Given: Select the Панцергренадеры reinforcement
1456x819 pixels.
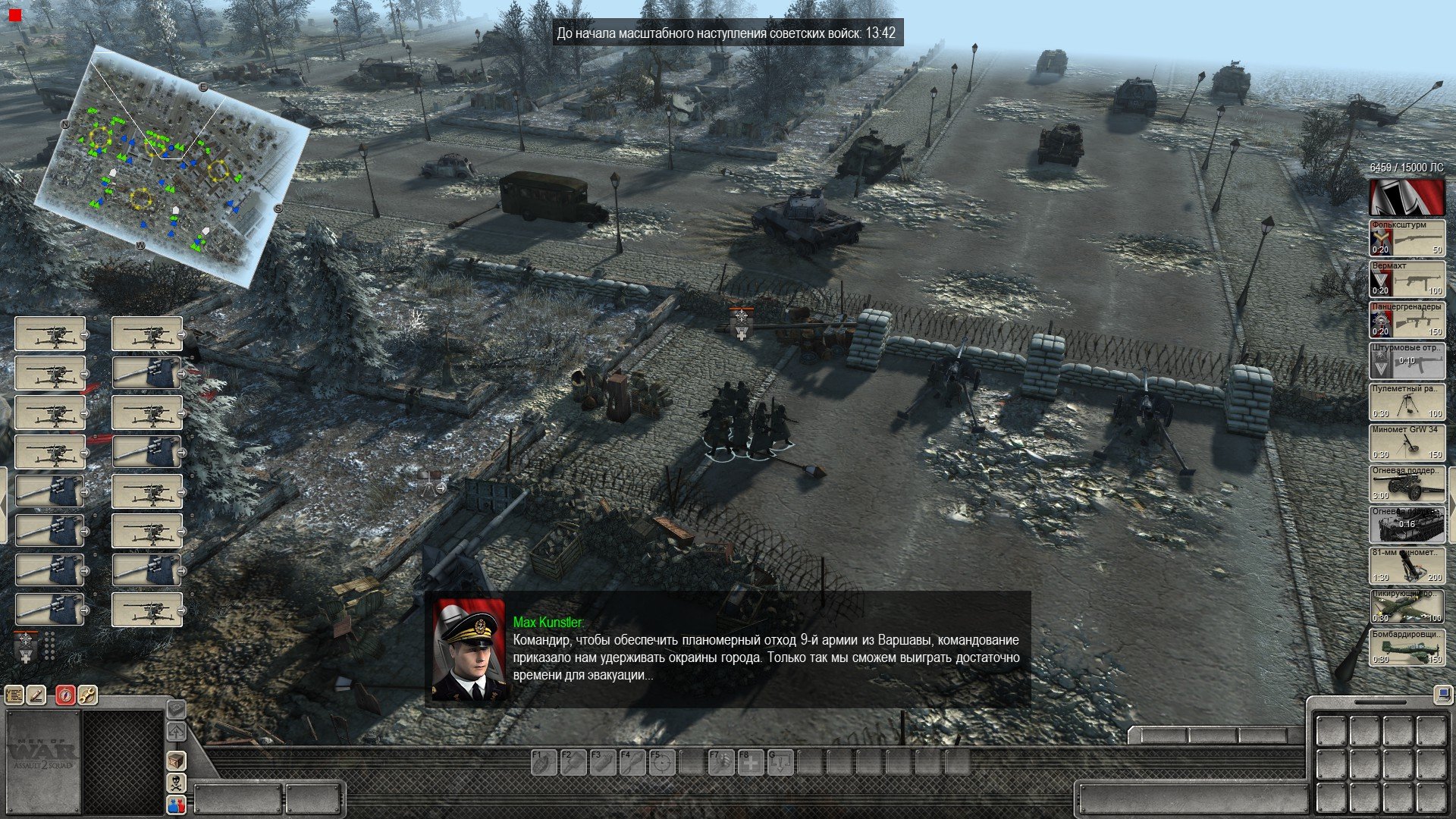Looking at the screenshot, I should [1407, 320].
